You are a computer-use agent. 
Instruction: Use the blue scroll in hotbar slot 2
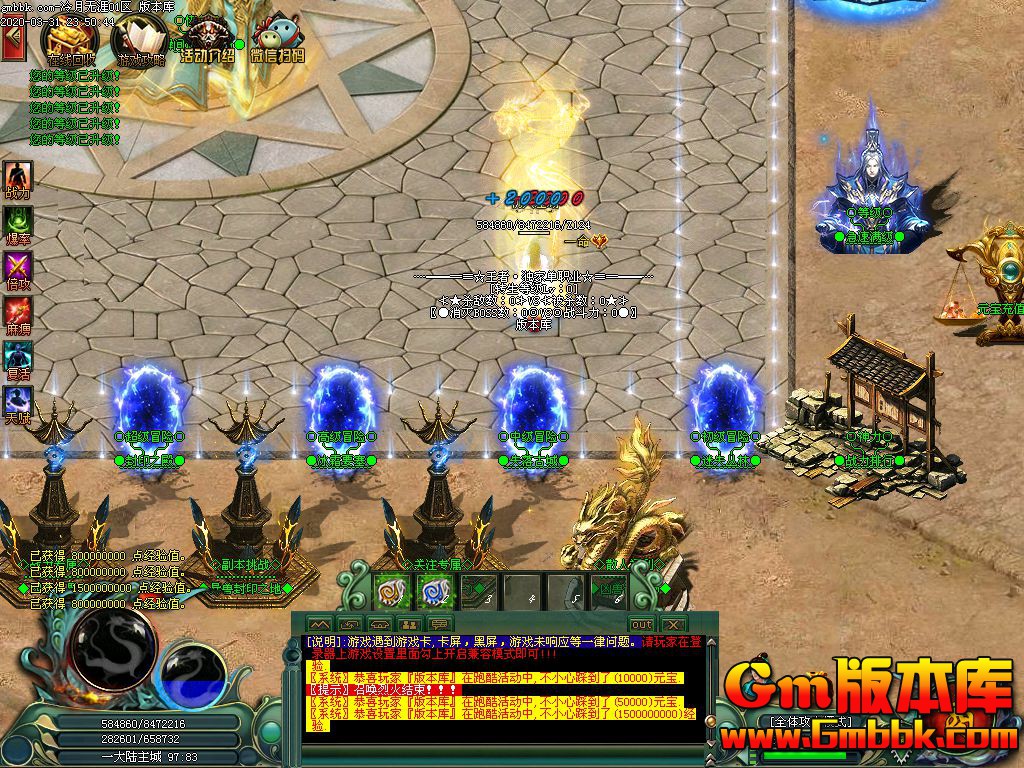click(432, 592)
